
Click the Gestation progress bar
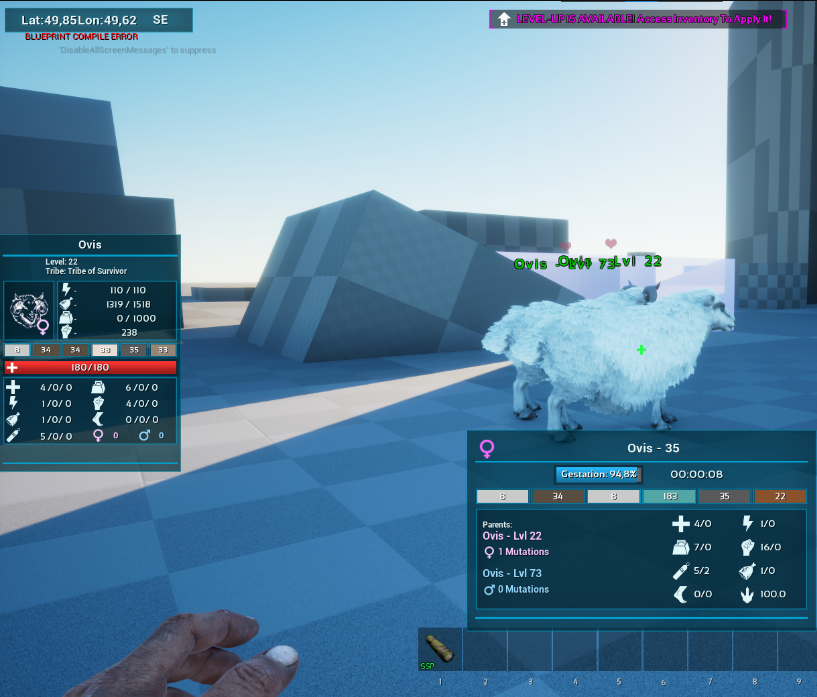(598, 474)
